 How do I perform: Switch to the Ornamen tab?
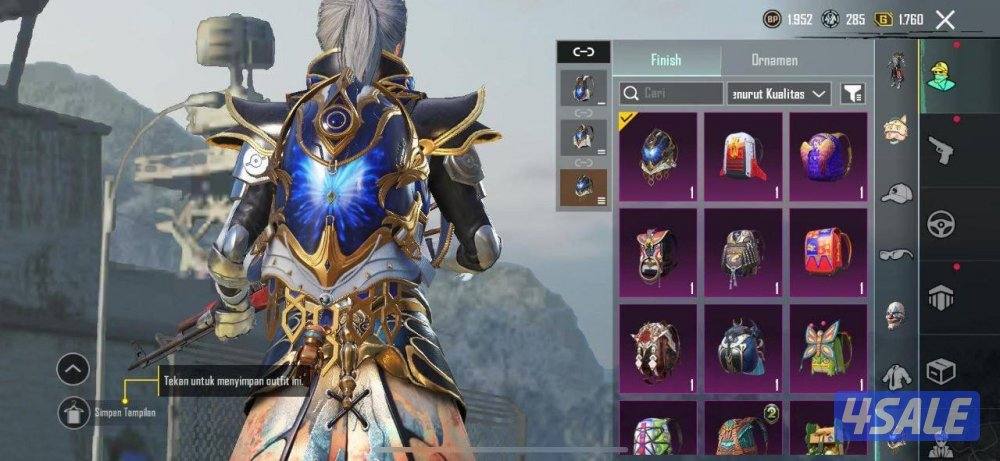pos(774,60)
